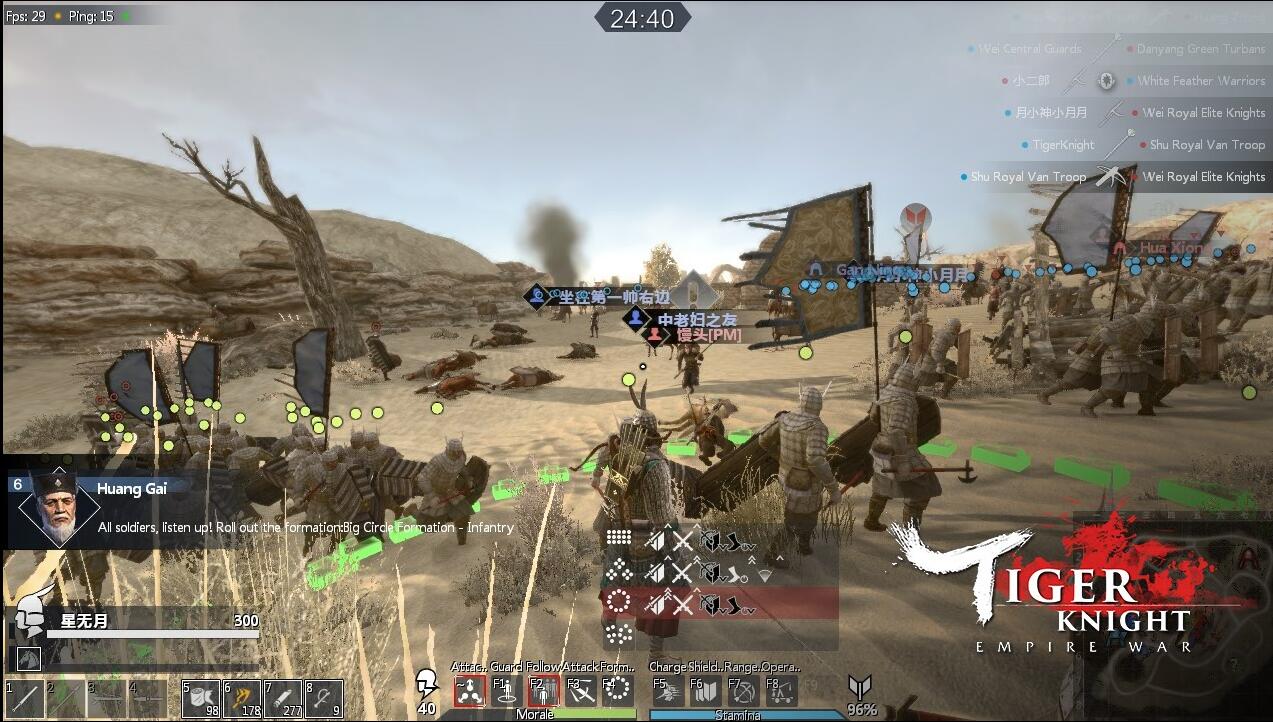Choose the diamond wedge formation row
Image resolution: width=1273 pixels, height=722 pixels.
(x=619, y=572)
